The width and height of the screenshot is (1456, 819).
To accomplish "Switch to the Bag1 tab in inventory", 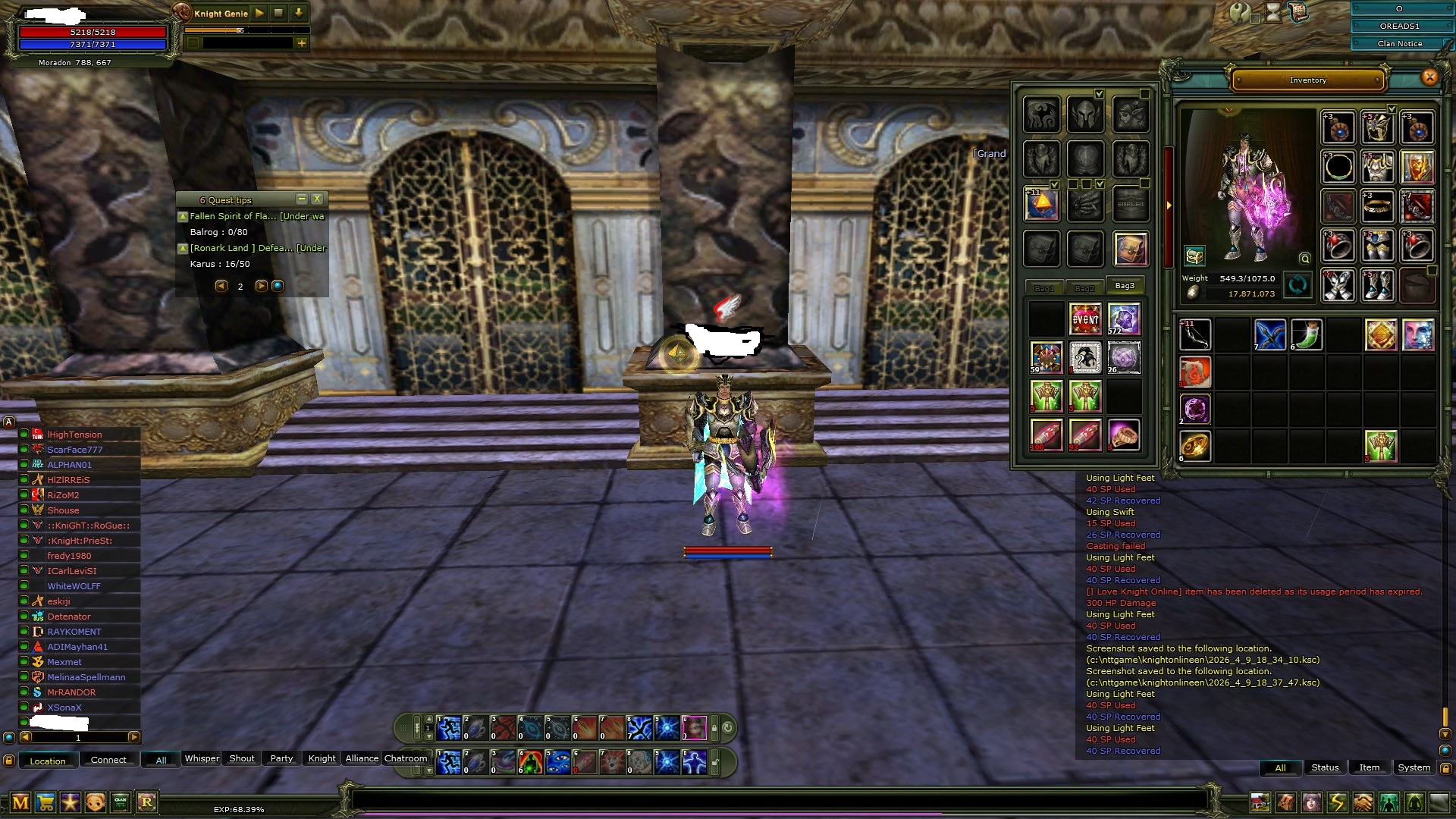I will (1044, 287).
